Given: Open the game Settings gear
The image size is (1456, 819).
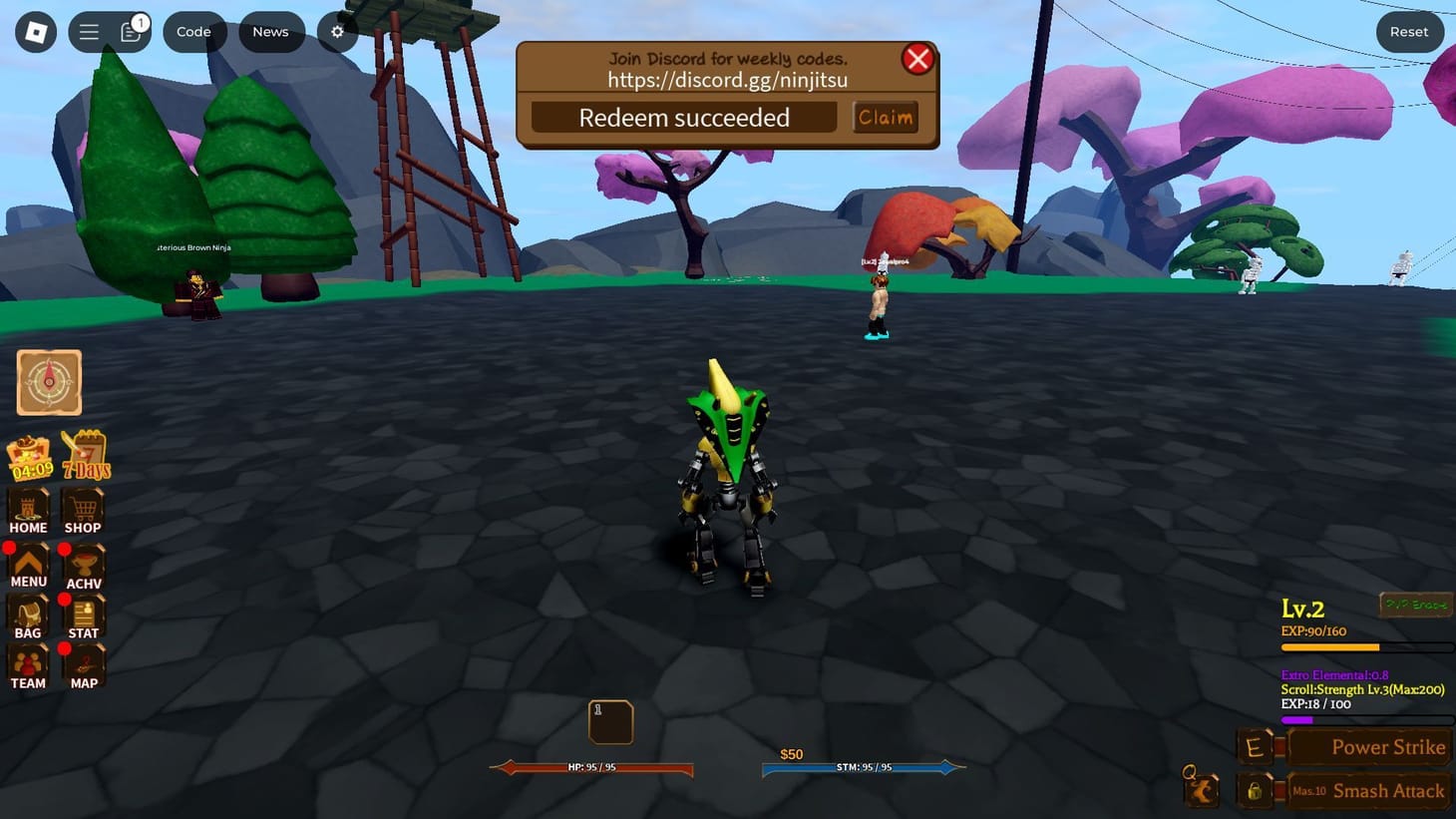Looking at the screenshot, I should [x=336, y=31].
